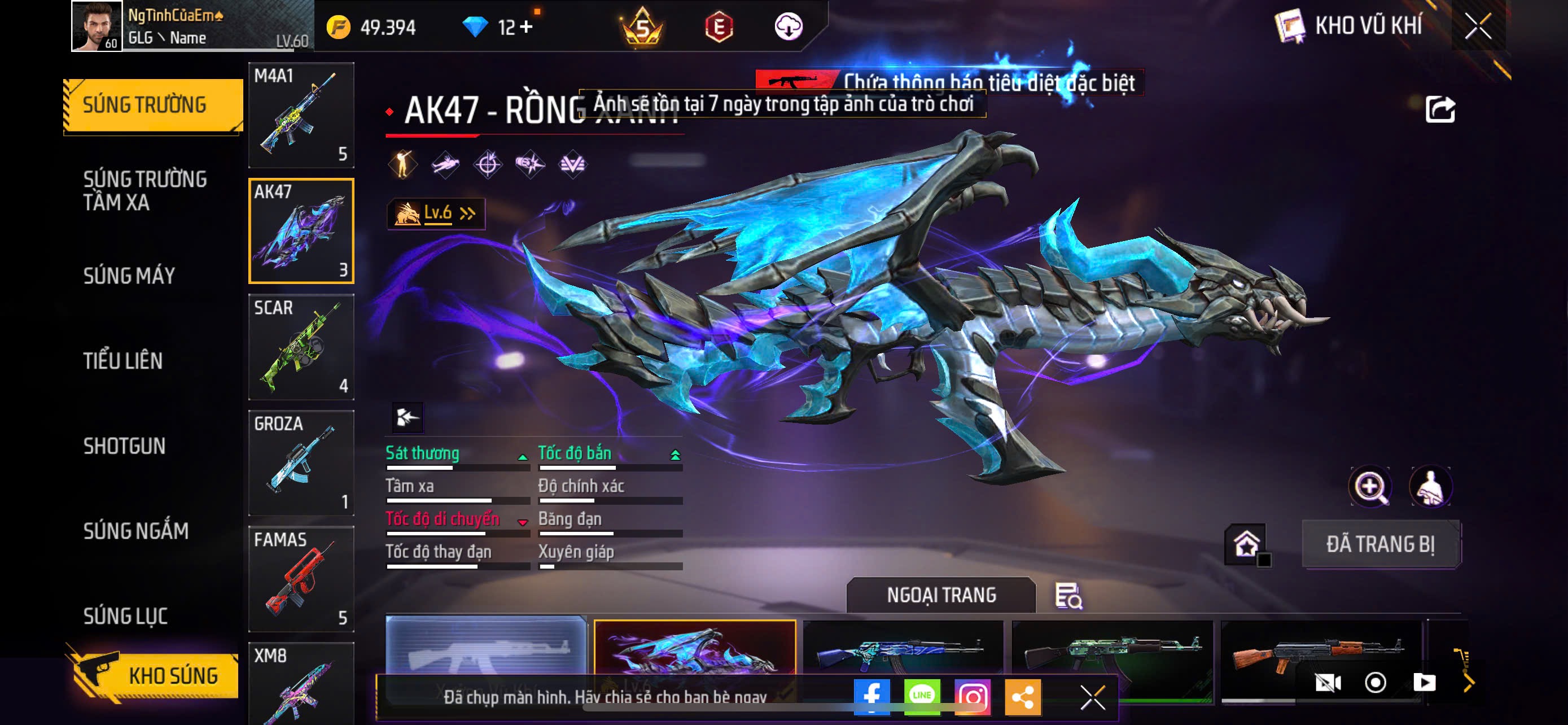Zoom in with the magnifier icon
This screenshot has height=725, width=1568.
[1369, 487]
